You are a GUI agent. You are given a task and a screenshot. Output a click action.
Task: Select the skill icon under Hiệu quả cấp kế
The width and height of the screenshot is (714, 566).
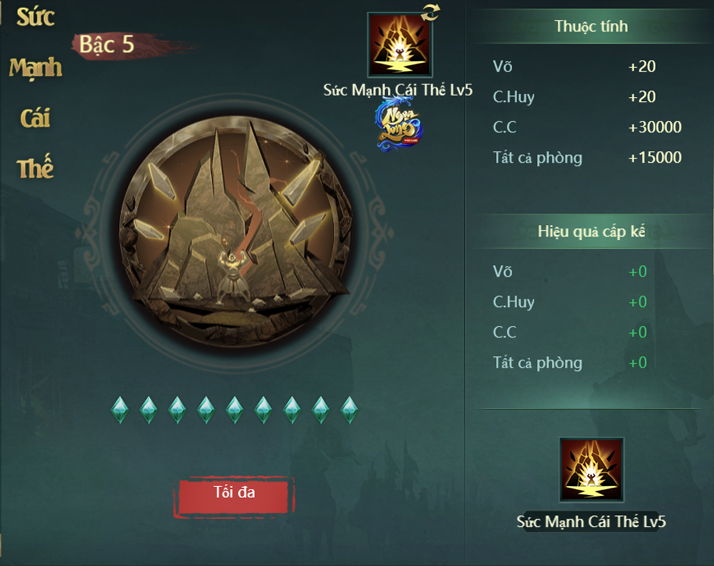pyautogui.click(x=591, y=470)
